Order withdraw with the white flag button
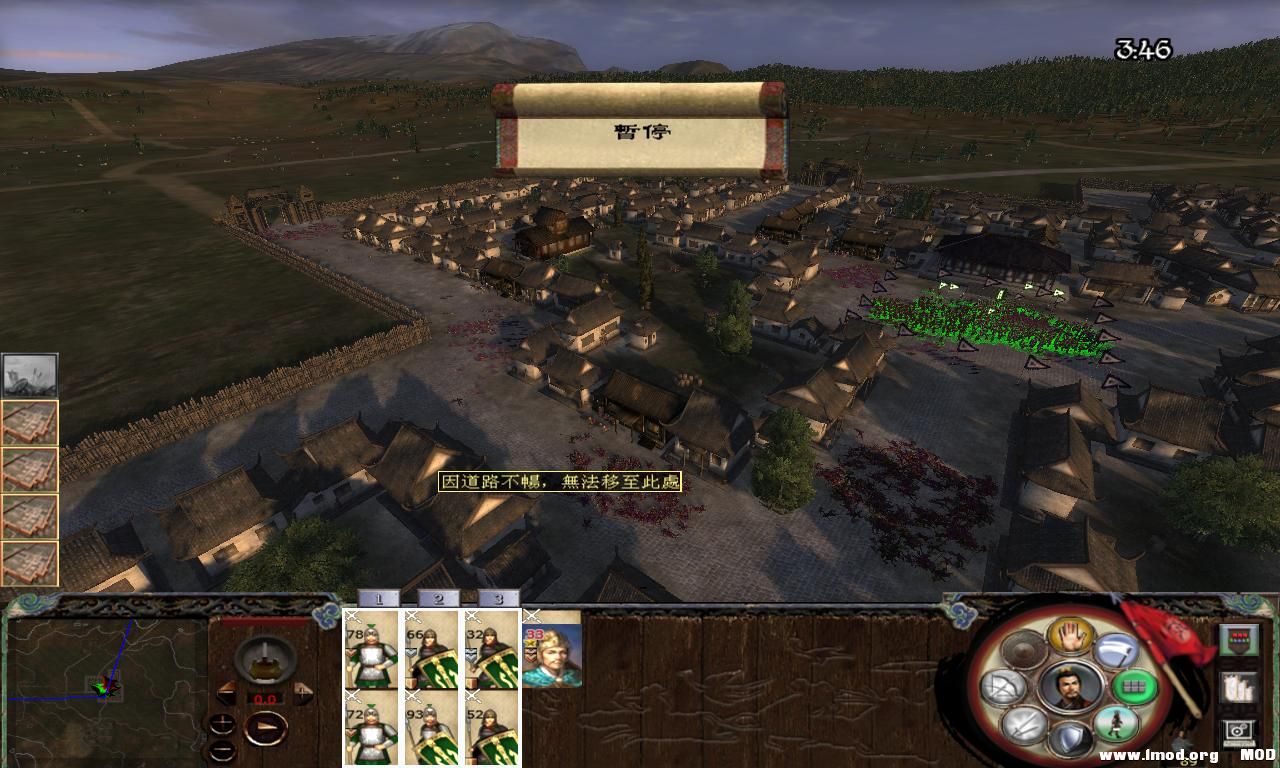The image size is (1280, 768). (x=1116, y=651)
